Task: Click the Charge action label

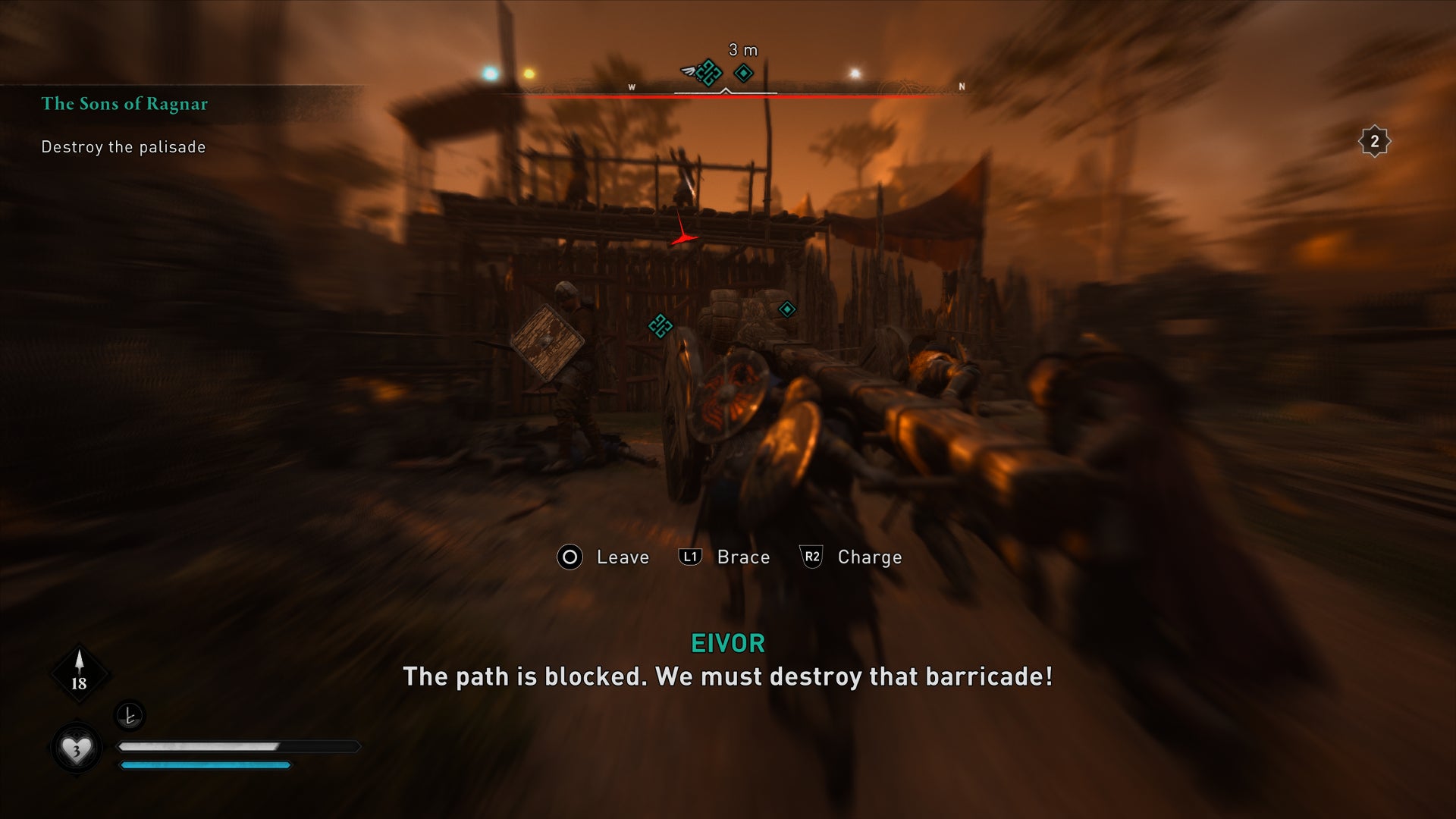Action: tap(868, 557)
